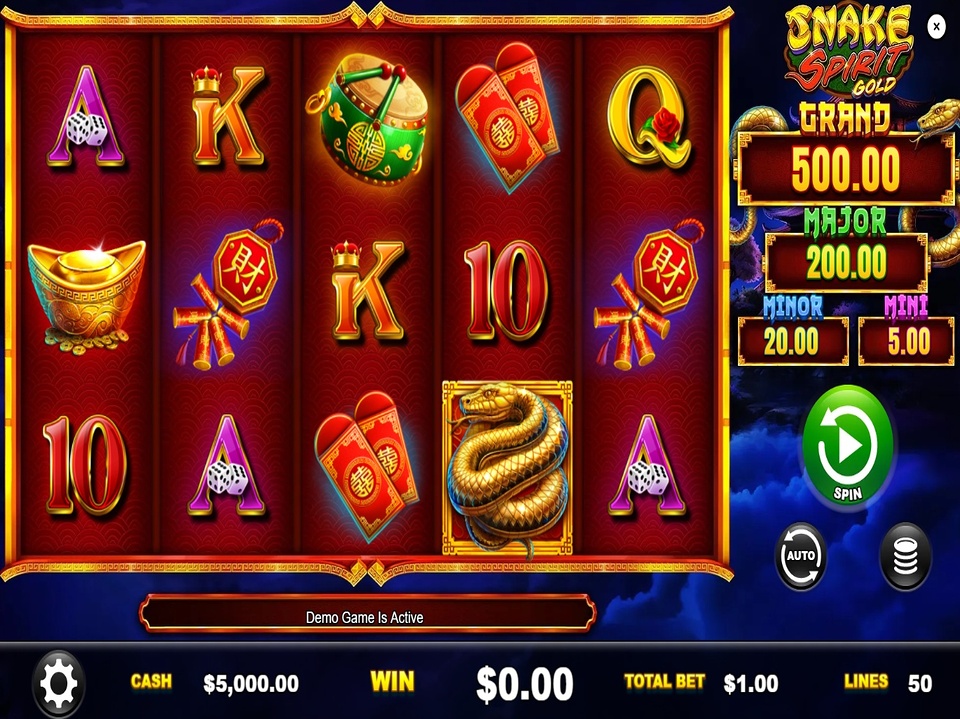
Task: Open the bet coin stack button
Action: 904,556
